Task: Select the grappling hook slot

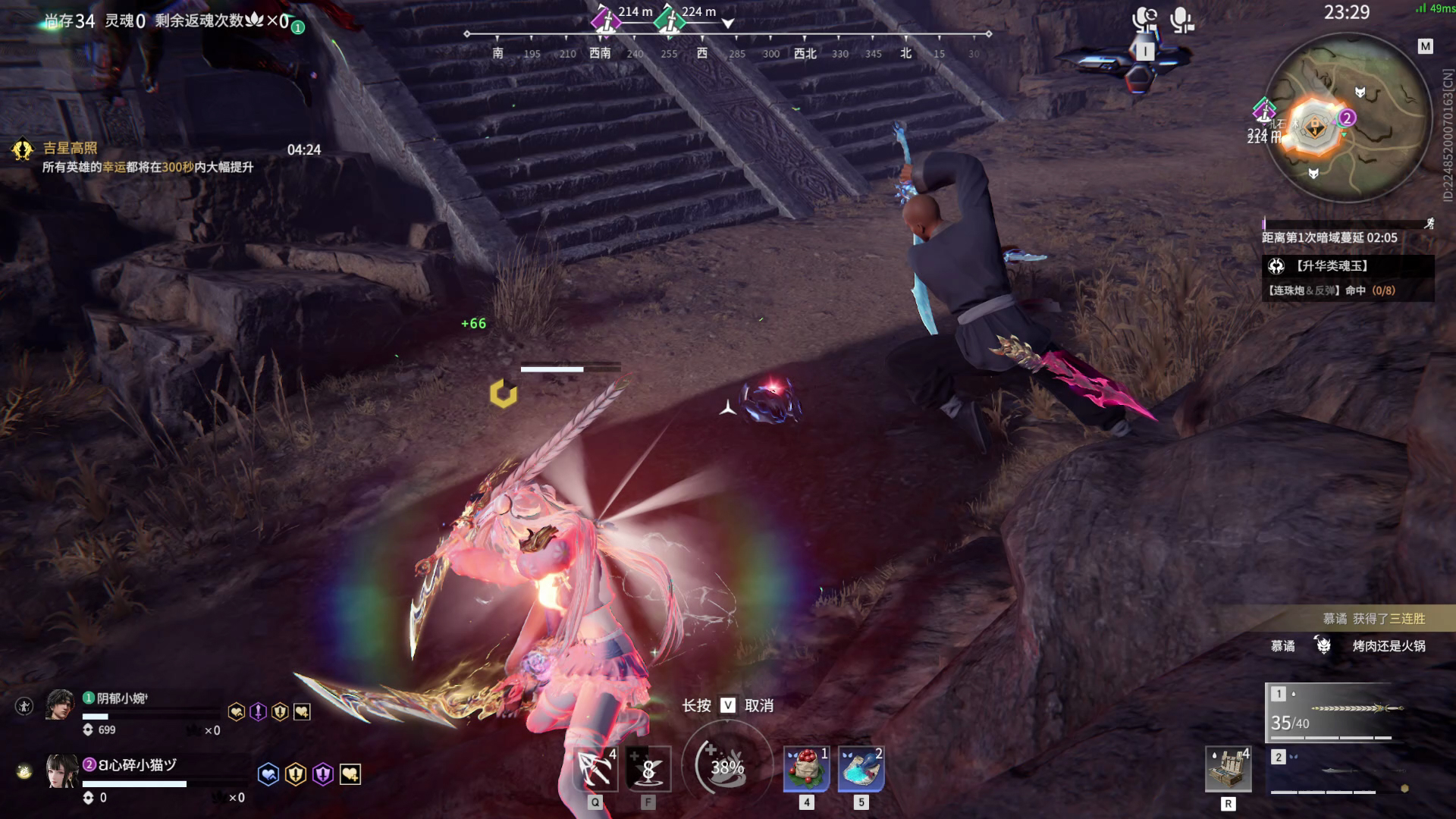Action: 595,769
